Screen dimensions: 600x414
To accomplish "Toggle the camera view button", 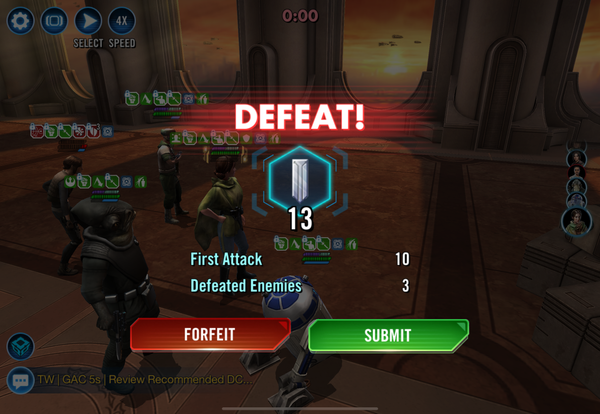I will point(54,21).
